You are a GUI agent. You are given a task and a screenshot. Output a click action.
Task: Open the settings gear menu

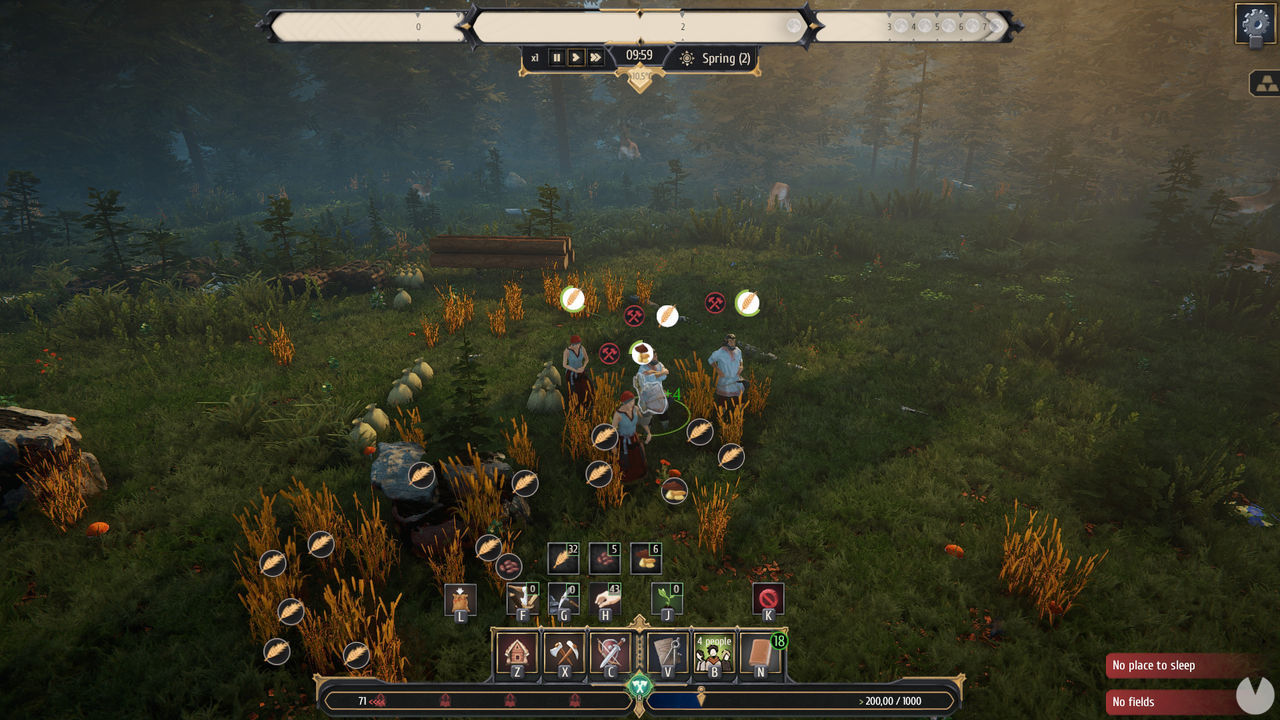tap(1255, 23)
